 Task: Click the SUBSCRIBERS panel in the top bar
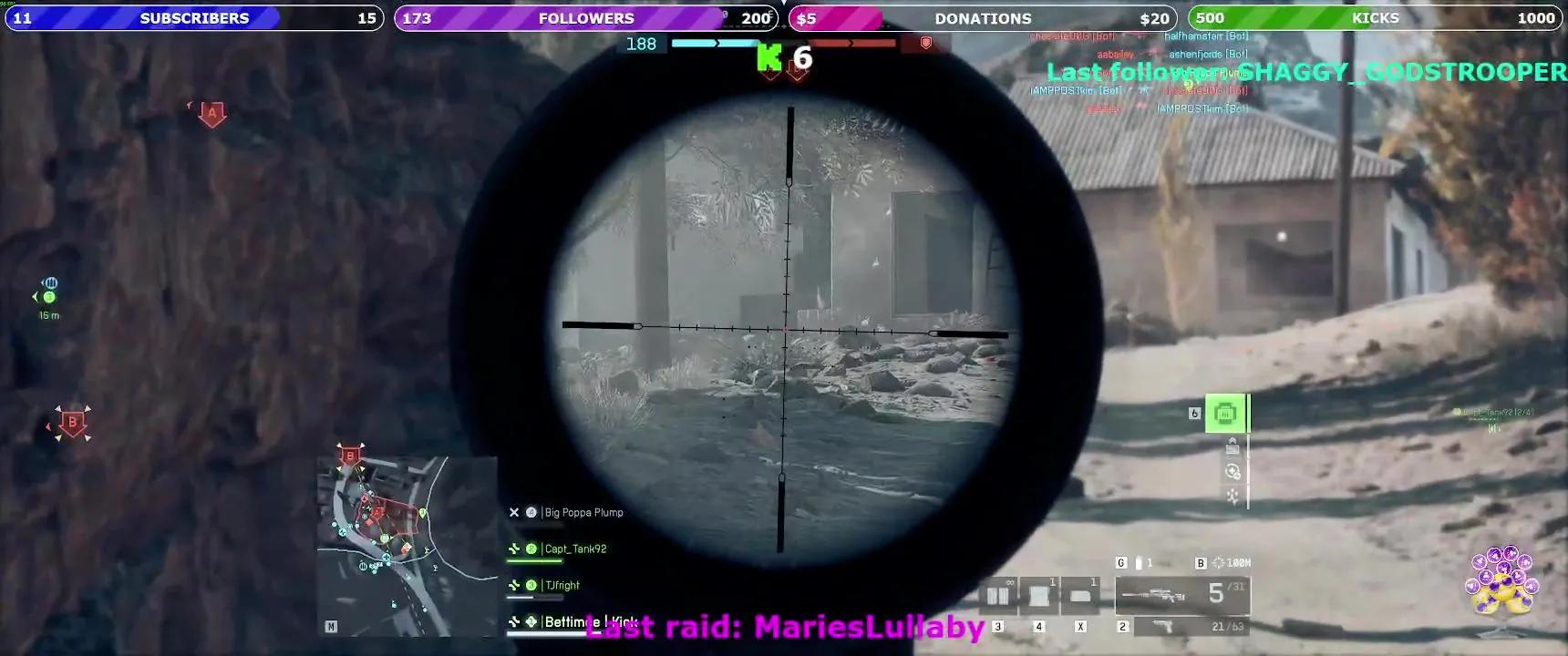pyautogui.click(x=191, y=17)
